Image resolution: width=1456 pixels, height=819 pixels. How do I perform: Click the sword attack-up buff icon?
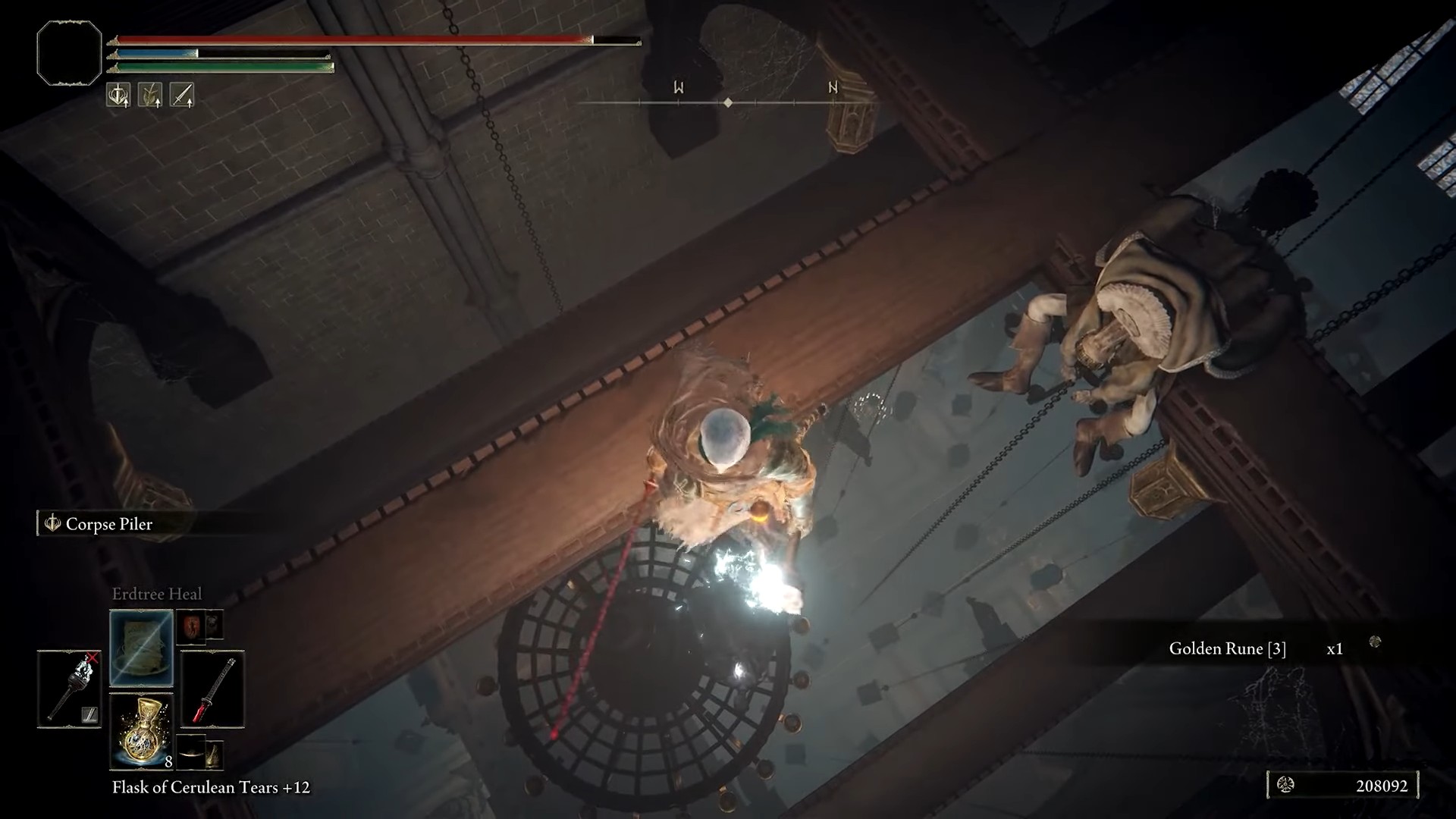182,95
